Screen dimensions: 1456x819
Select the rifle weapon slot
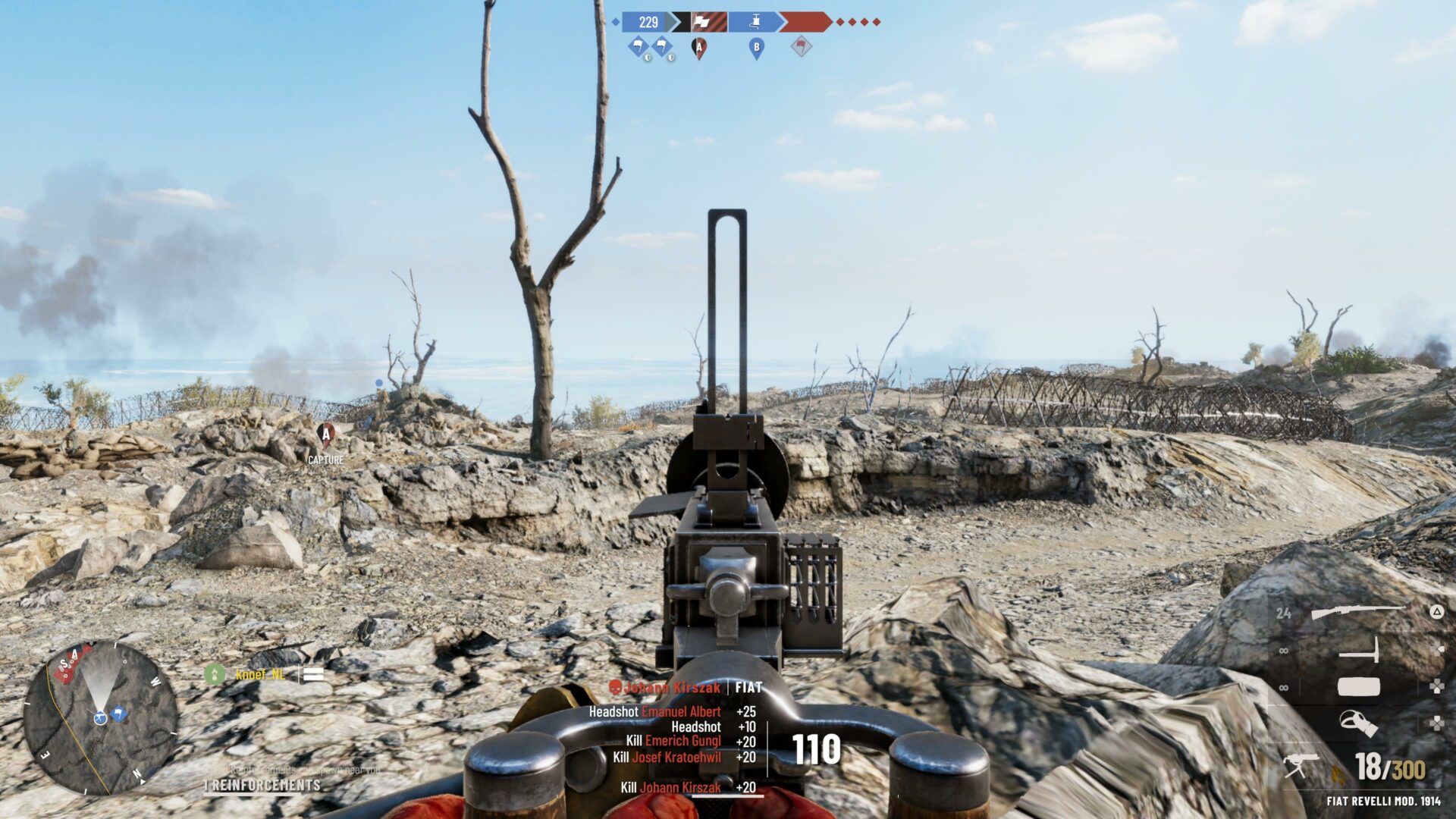pos(1357,612)
